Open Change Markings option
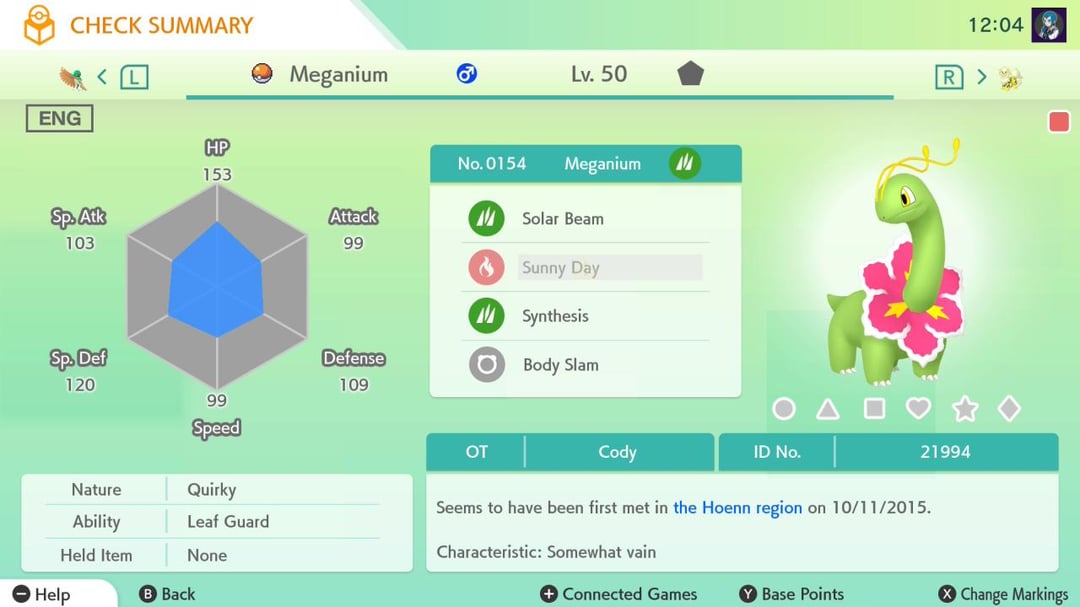Viewport: 1080px width, 607px height. point(1003,594)
